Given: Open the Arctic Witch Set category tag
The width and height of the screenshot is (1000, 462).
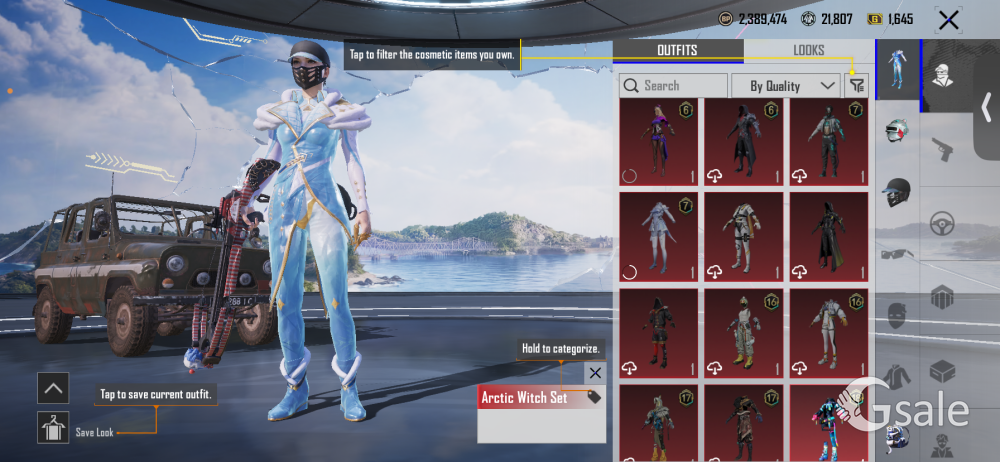Looking at the screenshot, I should tap(540, 398).
